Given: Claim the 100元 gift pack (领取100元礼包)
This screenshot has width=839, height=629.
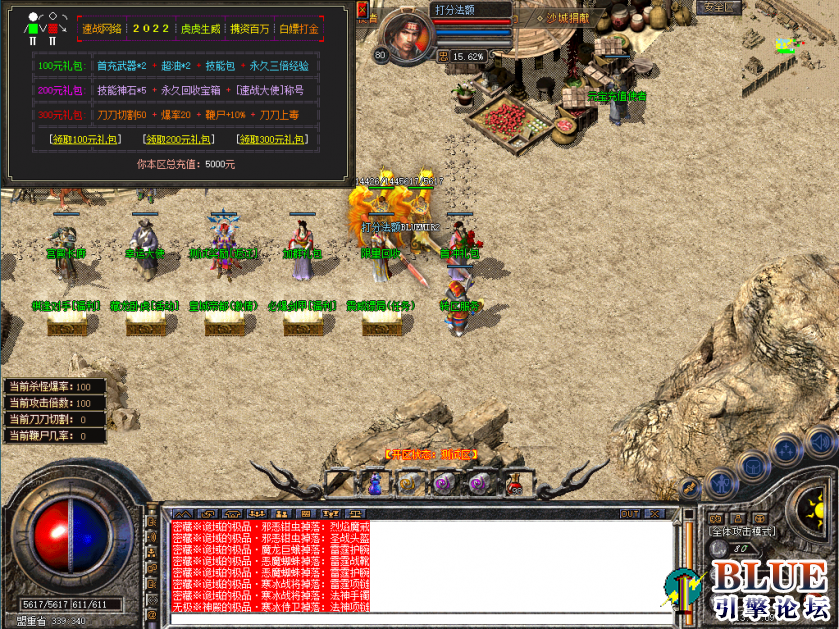Looking at the screenshot, I should (87, 139).
